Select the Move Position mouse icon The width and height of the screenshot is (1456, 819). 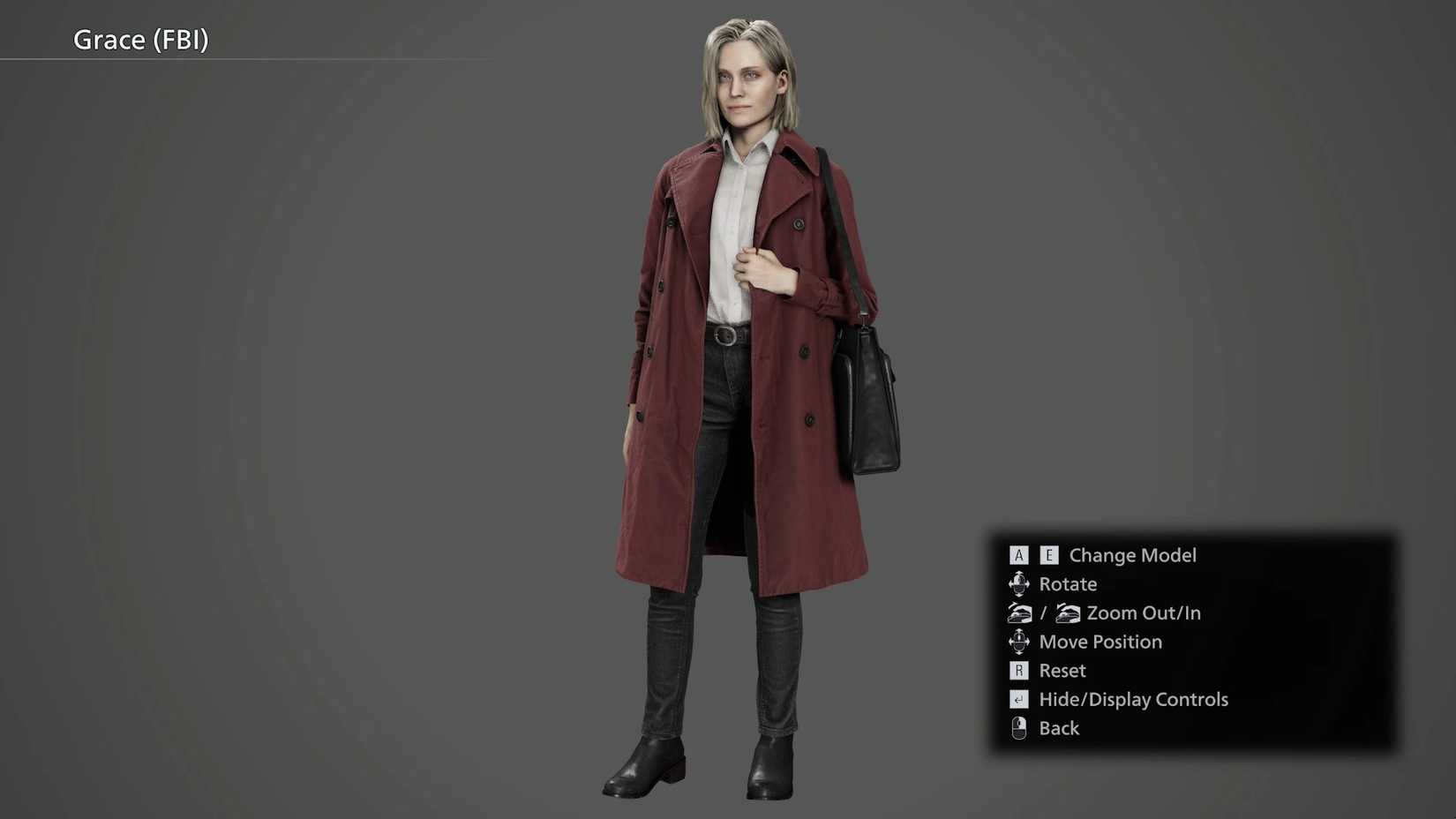pyautogui.click(x=1019, y=642)
